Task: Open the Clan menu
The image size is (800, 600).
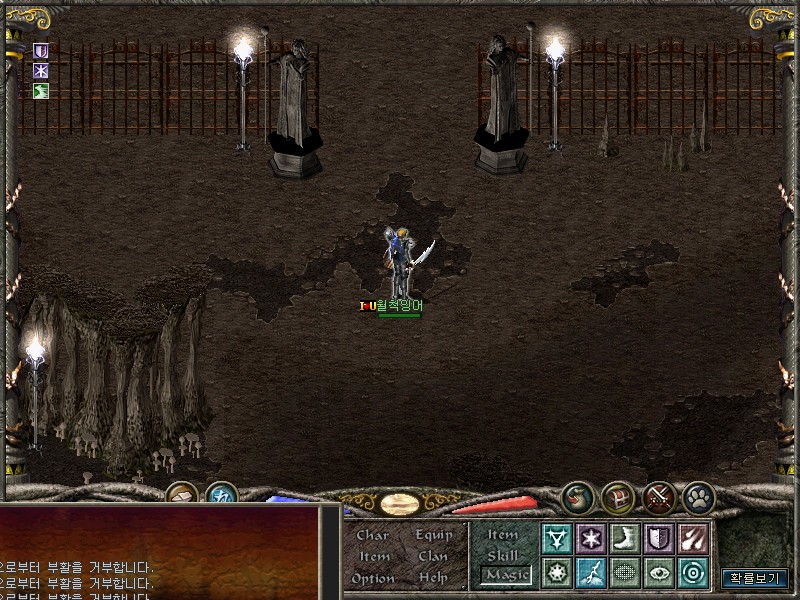Action: pos(433,556)
